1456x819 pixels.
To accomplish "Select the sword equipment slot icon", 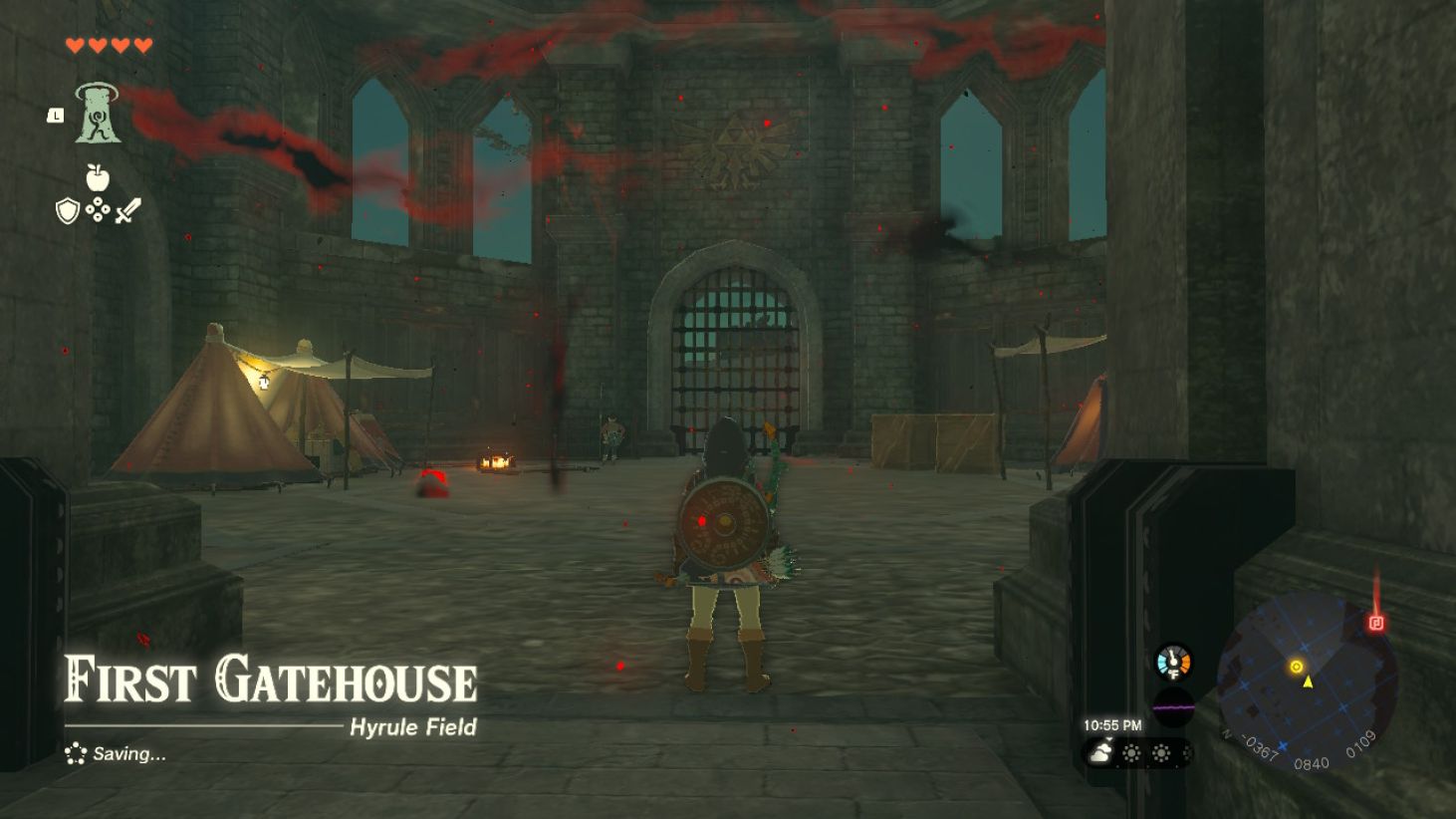I will click(x=127, y=209).
